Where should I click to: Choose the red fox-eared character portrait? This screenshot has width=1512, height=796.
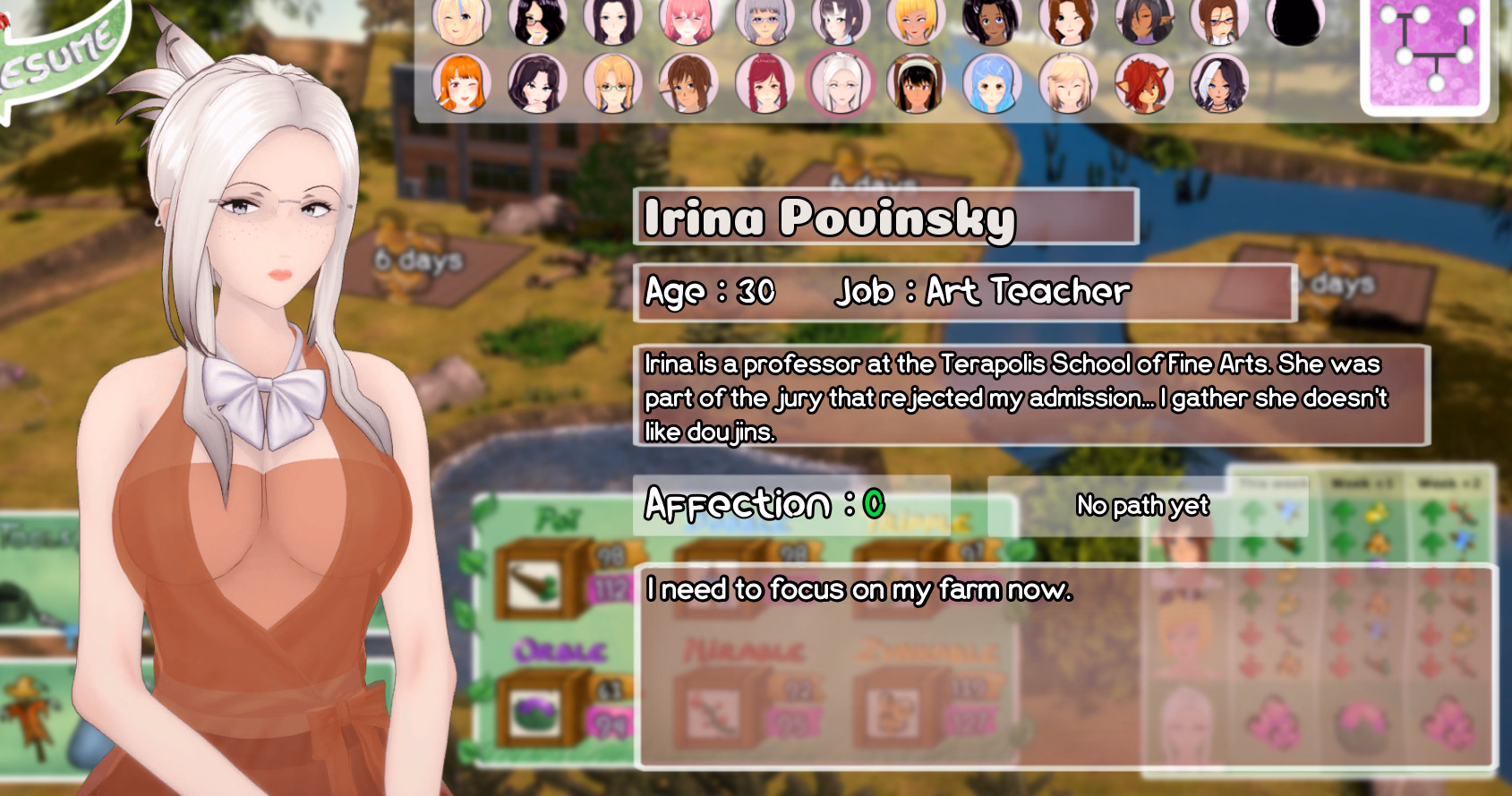point(1143,83)
